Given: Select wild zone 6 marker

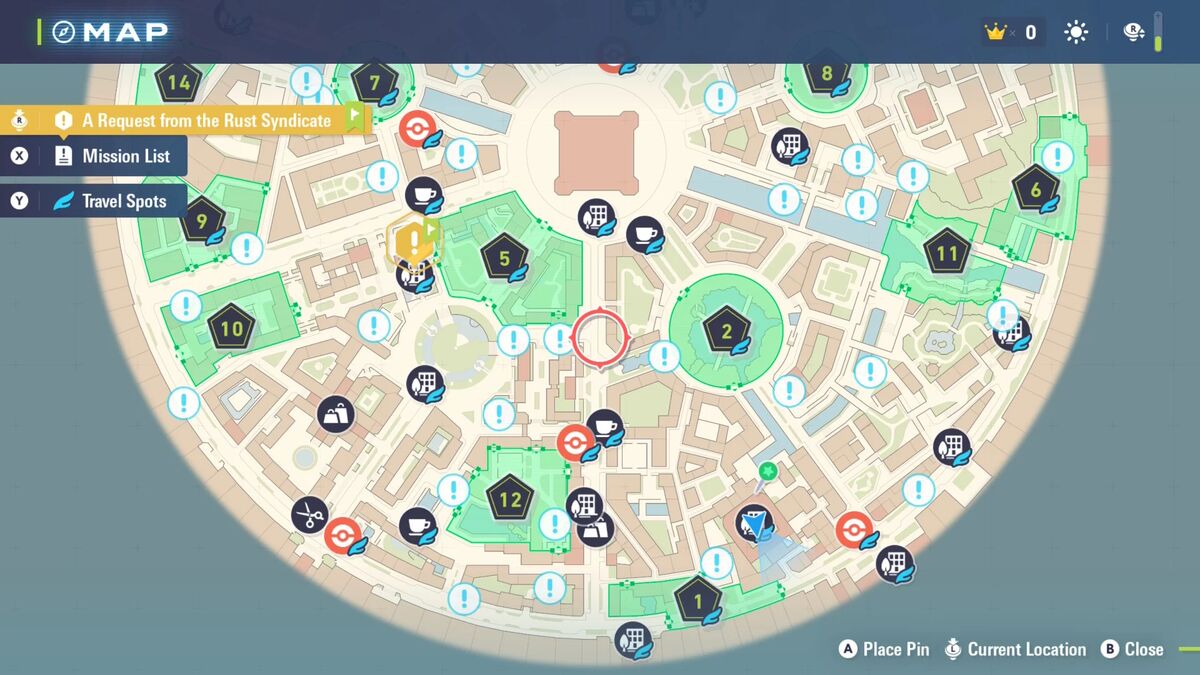Looking at the screenshot, I should 1035,190.
